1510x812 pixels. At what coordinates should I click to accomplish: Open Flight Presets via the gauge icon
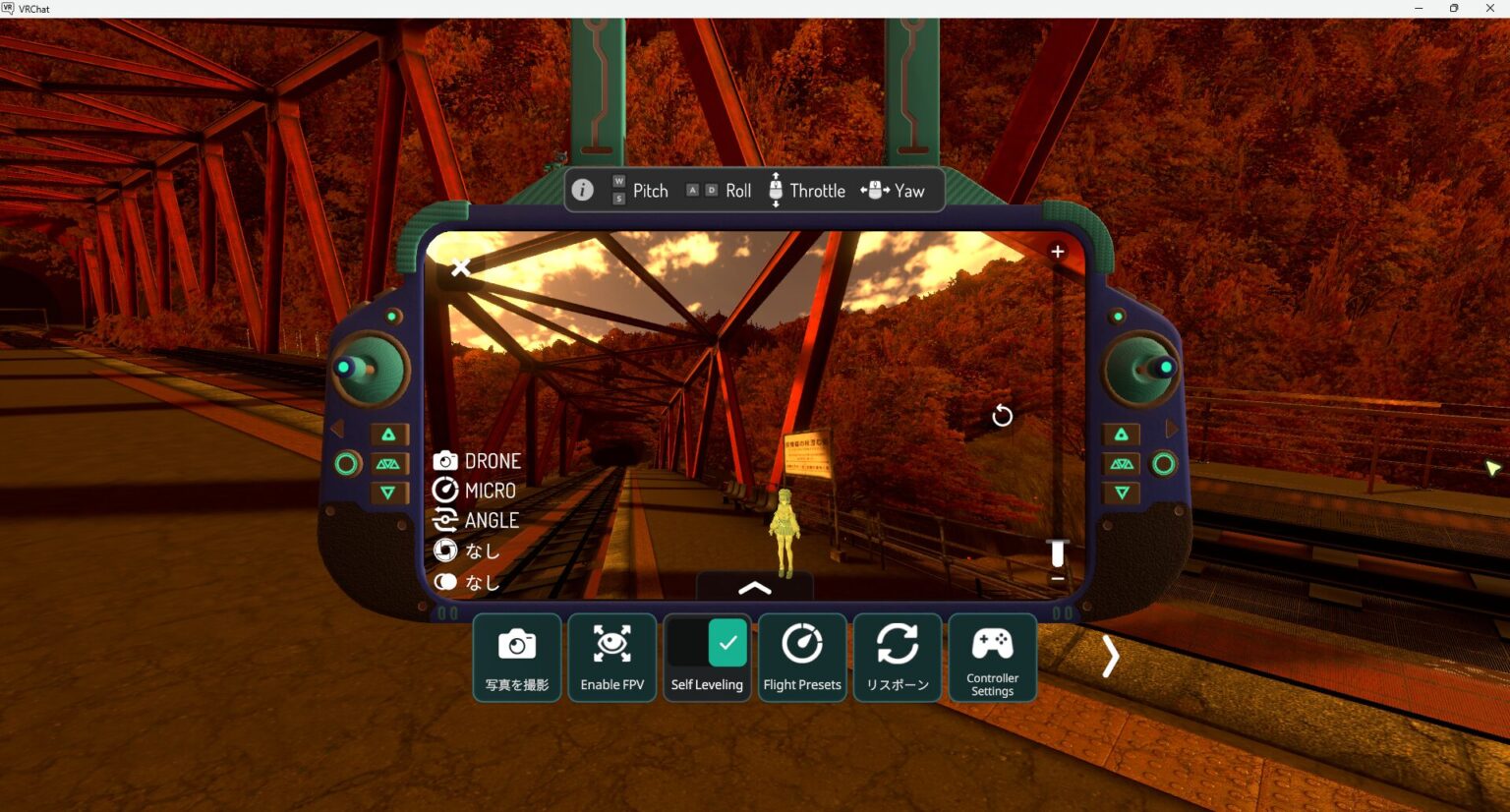click(x=802, y=644)
